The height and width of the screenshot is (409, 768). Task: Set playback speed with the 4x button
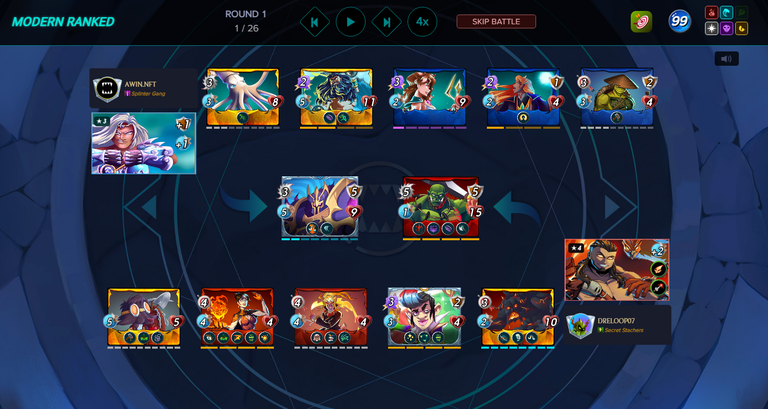pos(422,21)
